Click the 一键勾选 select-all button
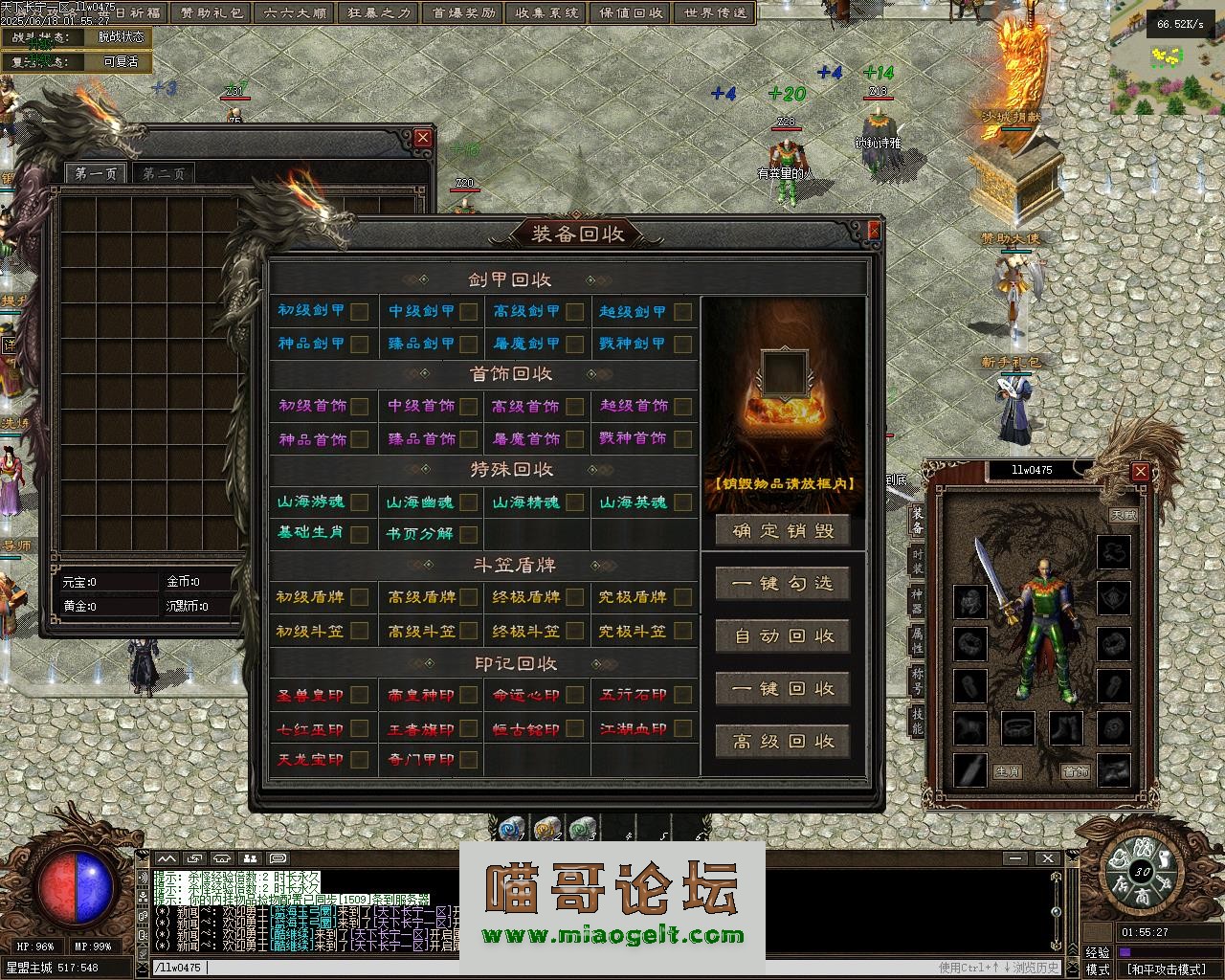 point(783,584)
